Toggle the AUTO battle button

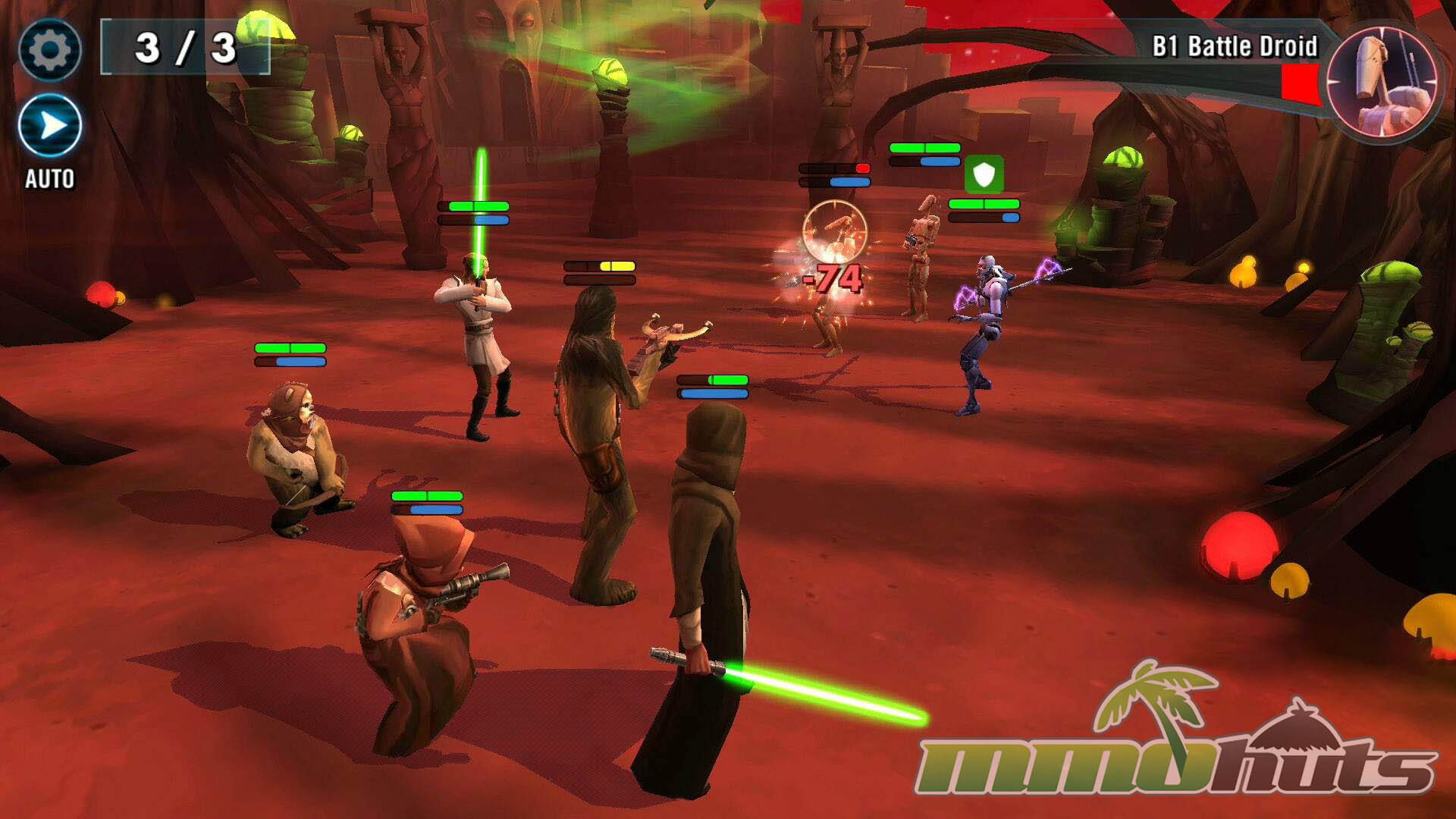click(x=50, y=127)
